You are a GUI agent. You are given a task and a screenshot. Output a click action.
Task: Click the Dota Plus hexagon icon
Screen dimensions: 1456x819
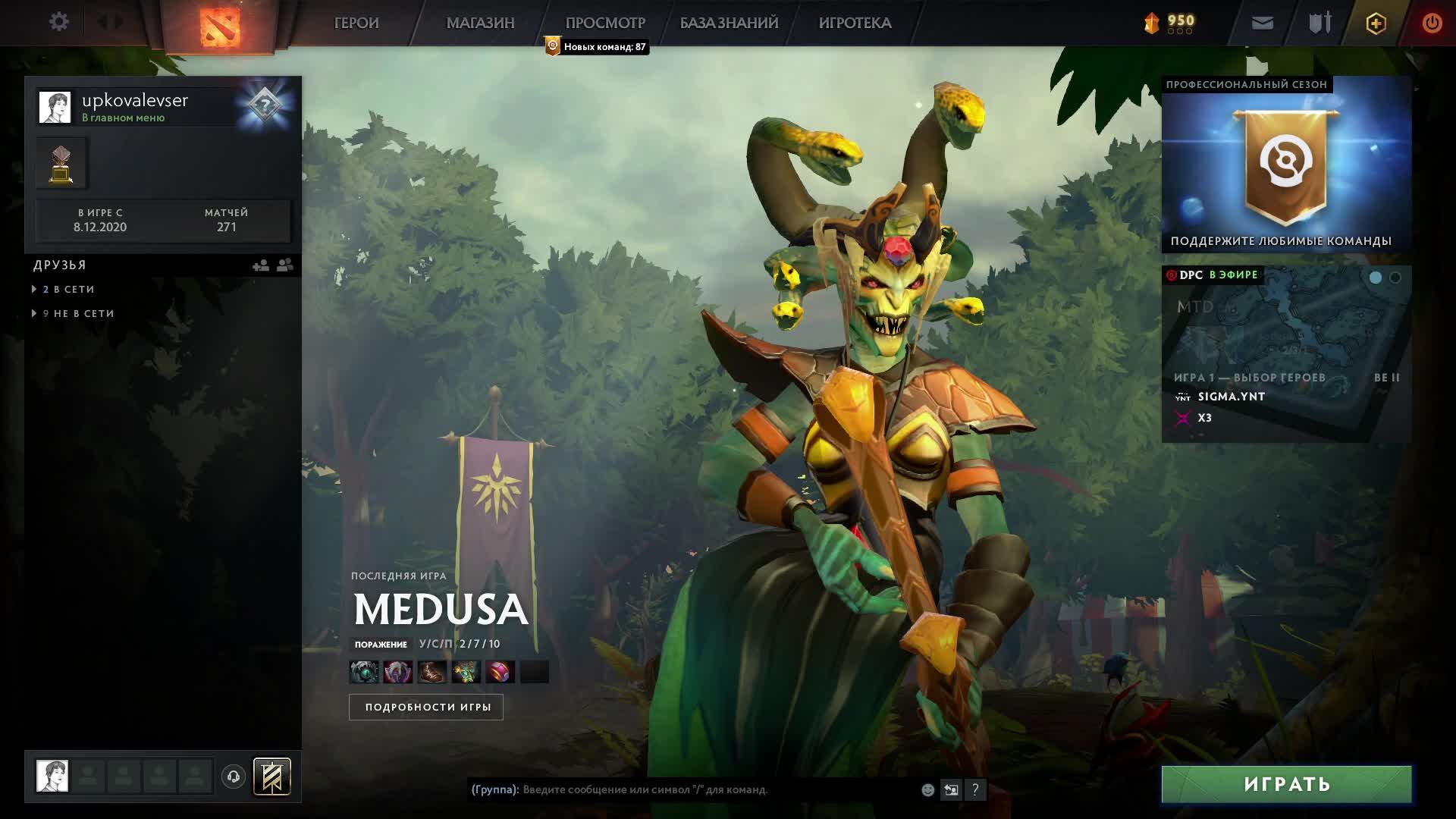1376,23
